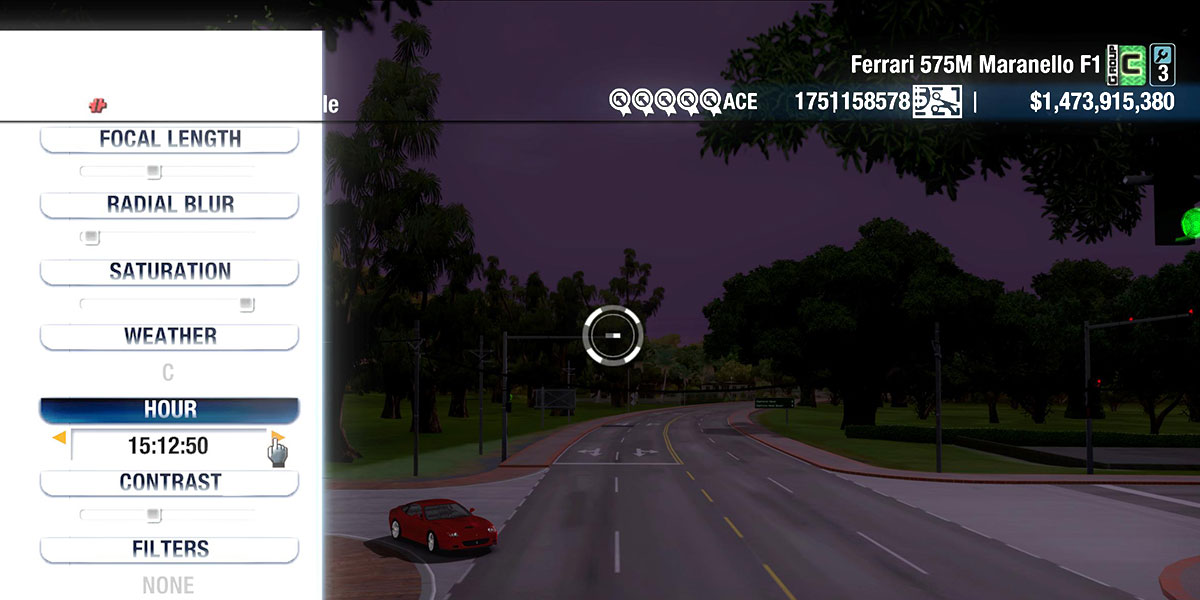The height and width of the screenshot is (600, 1200).
Task: Click the Radial Blur slider handle
Action: 91,238
